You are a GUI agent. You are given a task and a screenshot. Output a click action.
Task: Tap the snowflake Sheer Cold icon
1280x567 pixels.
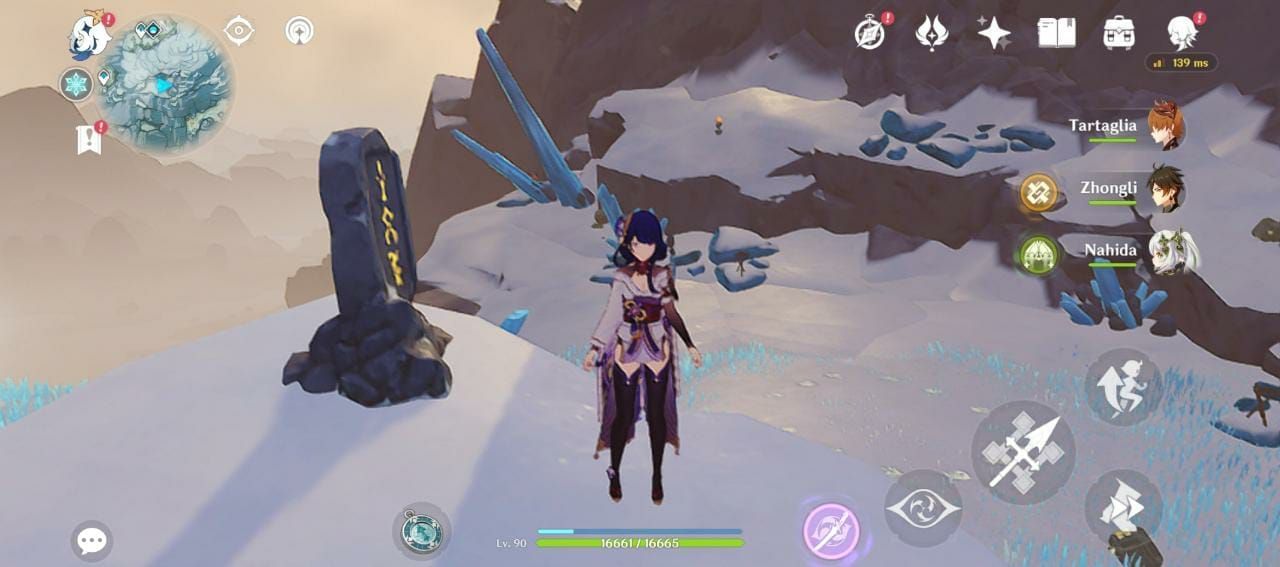pos(76,84)
